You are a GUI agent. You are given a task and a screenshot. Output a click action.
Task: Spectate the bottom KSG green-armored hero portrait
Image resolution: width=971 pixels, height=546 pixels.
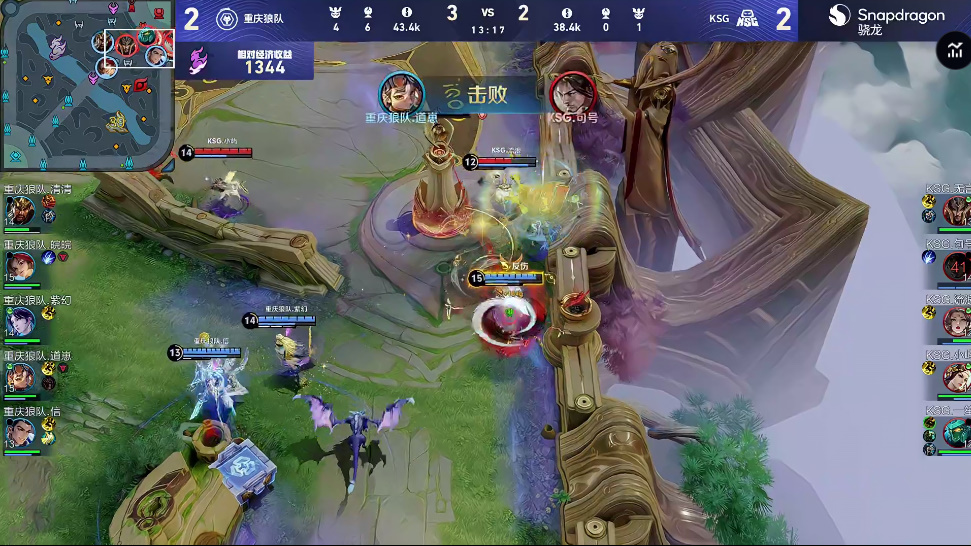tap(956, 431)
